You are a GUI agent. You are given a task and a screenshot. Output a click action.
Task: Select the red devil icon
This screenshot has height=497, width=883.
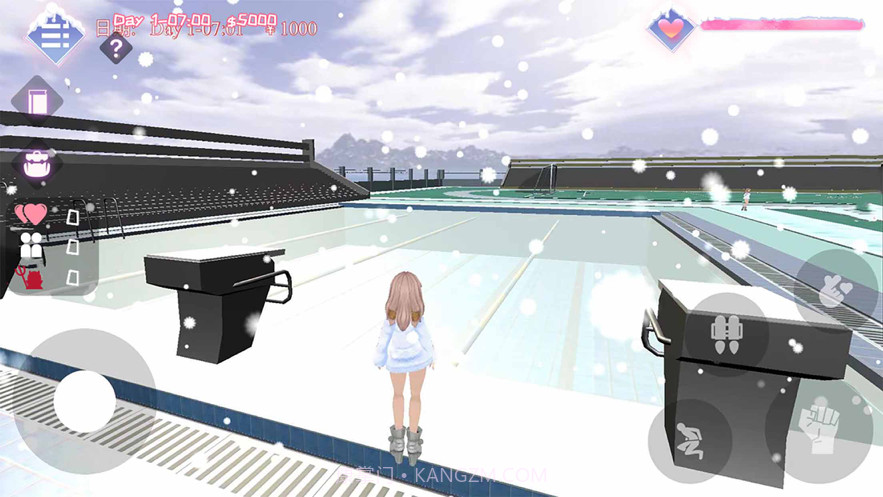pyautogui.click(x=31, y=274)
